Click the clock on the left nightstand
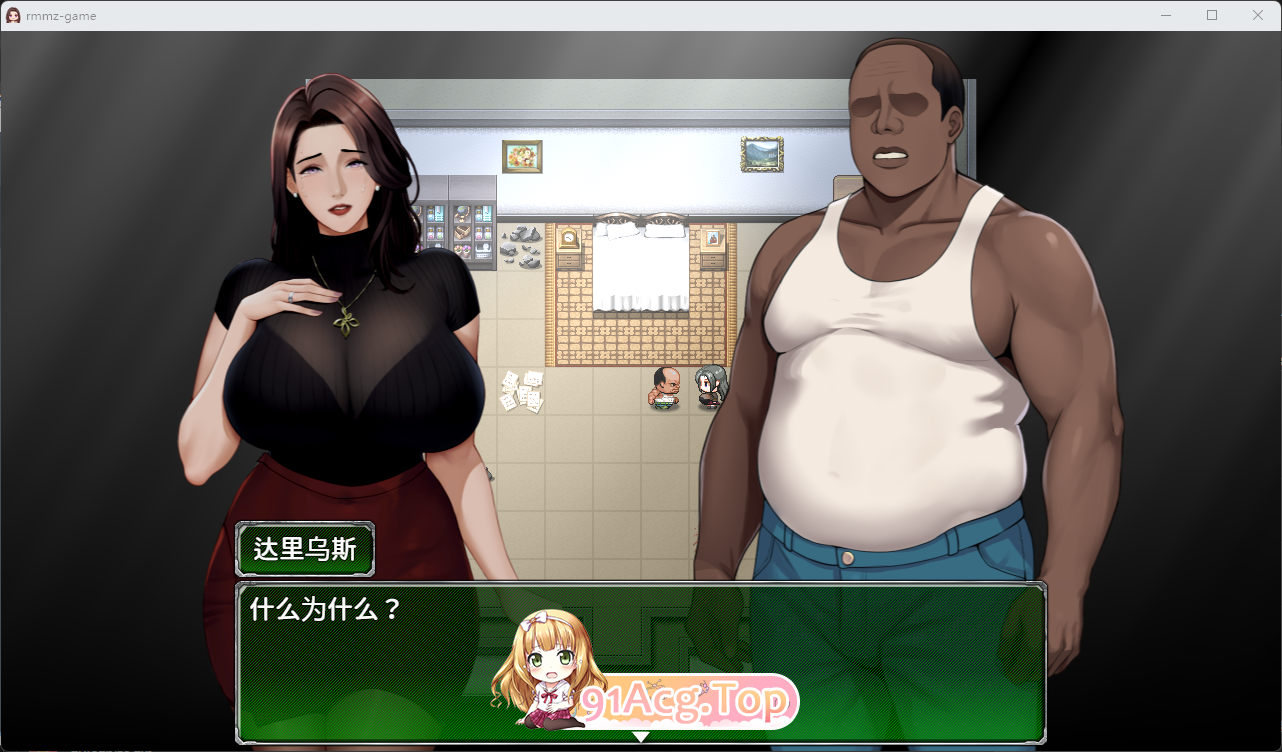The height and width of the screenshot is (752, 1282). click(x=568, y=237)
